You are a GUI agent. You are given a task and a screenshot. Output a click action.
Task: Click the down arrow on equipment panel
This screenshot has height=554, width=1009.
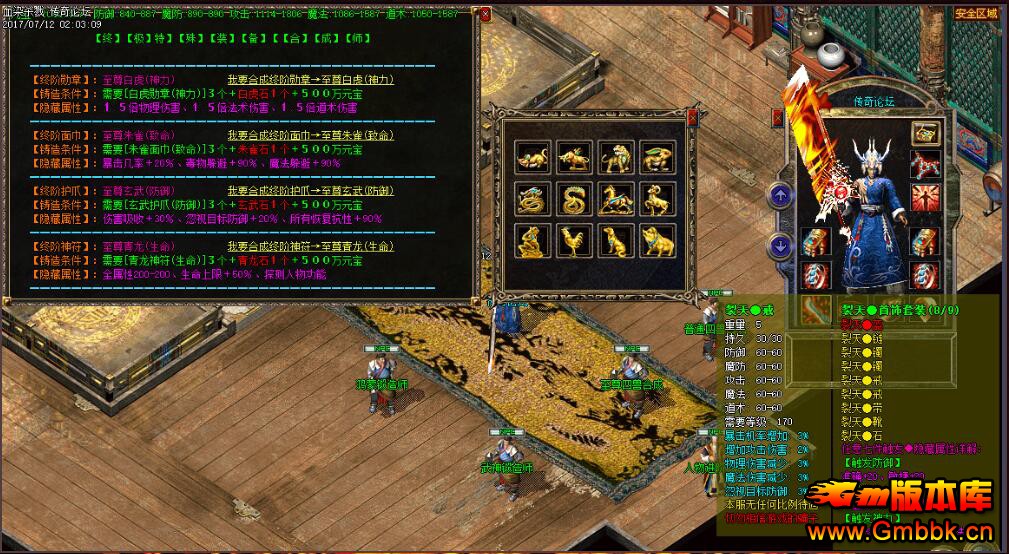[780, 244]
